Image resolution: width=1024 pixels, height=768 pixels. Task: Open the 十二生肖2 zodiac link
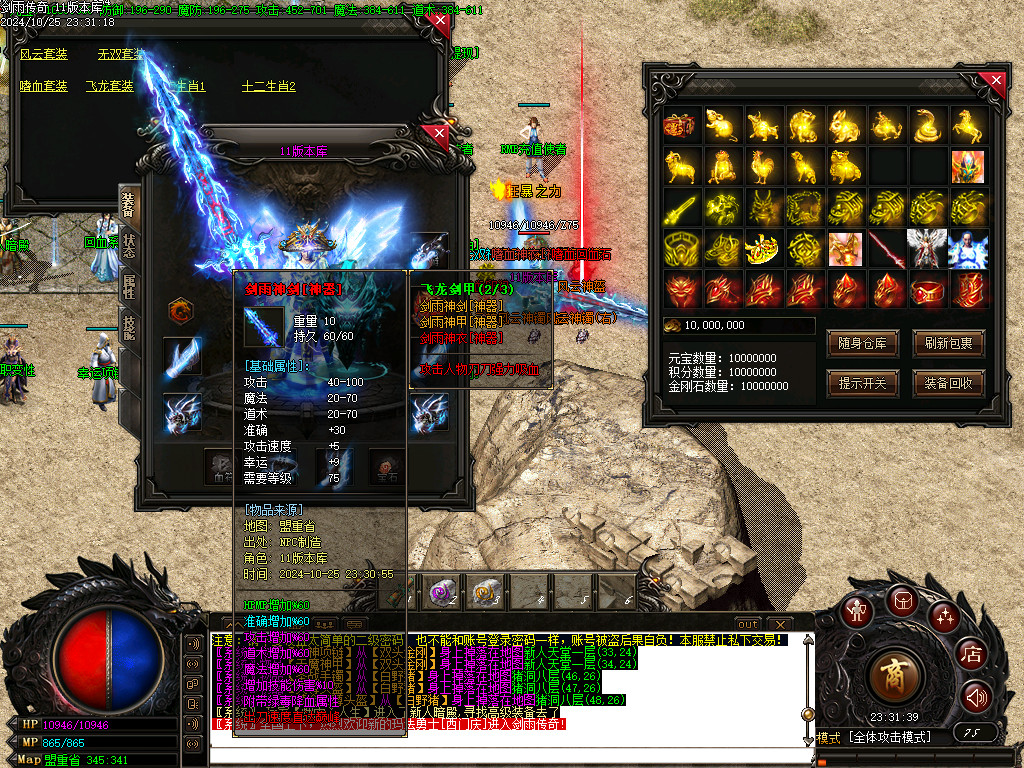click(269, 86)
